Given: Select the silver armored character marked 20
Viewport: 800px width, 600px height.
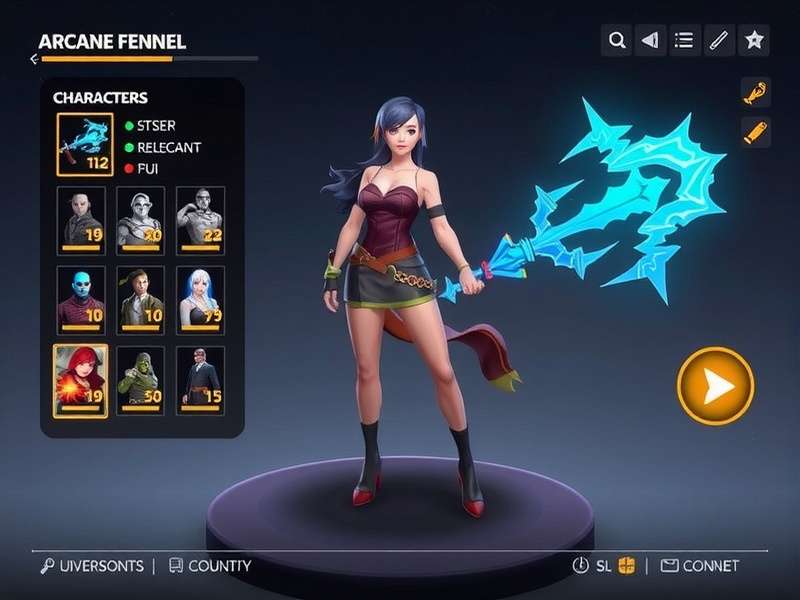Looking at the screenshot, I should (x=140, y=217).
